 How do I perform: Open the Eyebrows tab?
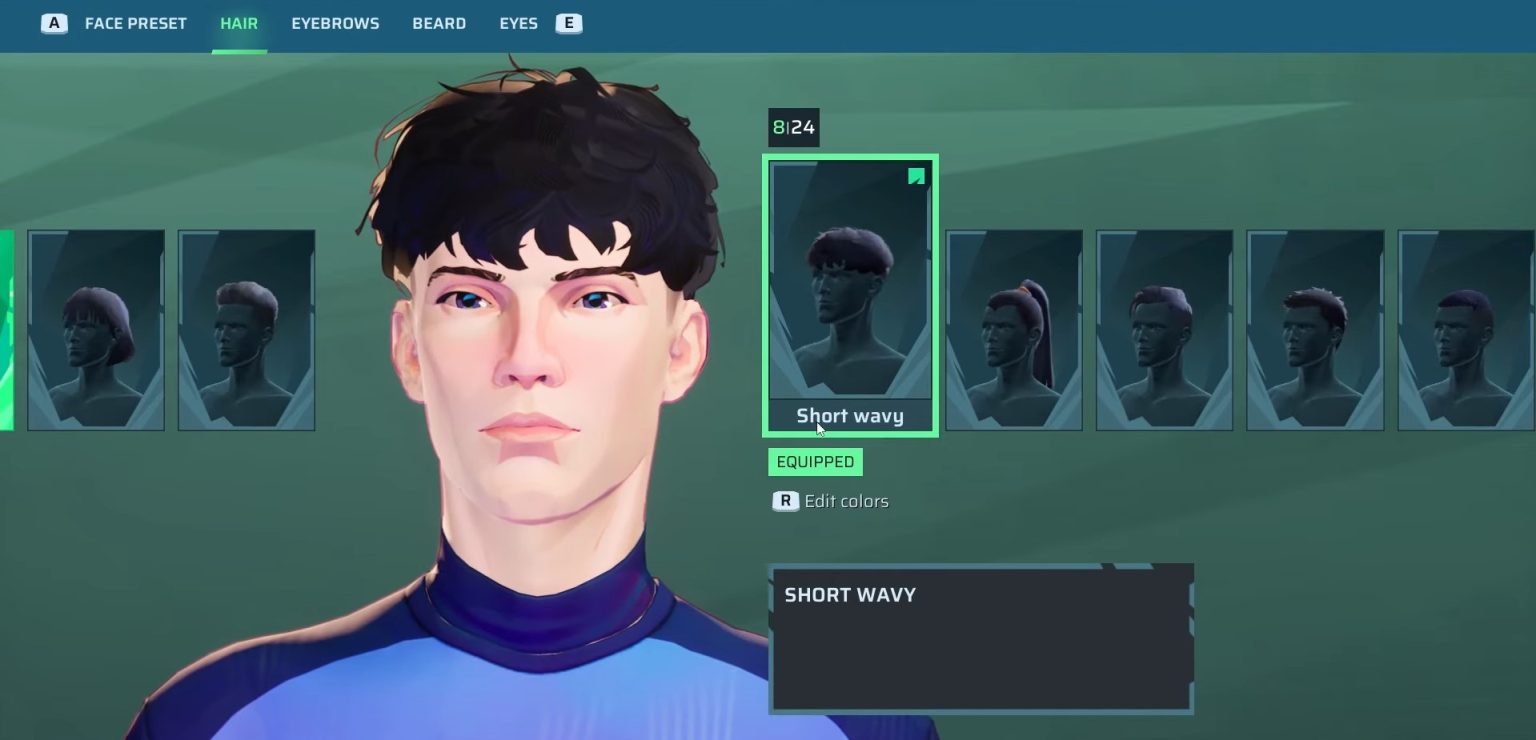click(x=335, y=23)
